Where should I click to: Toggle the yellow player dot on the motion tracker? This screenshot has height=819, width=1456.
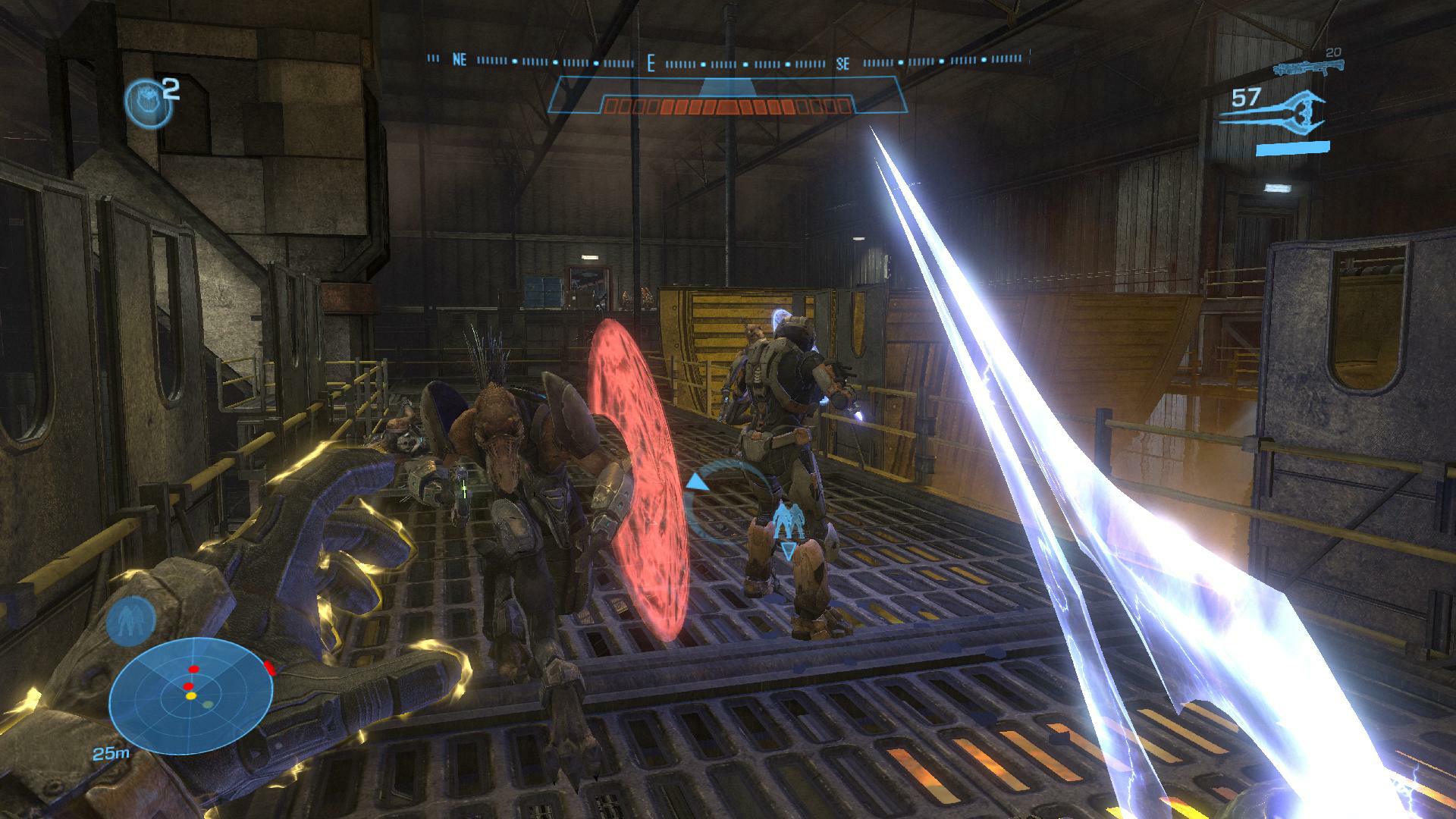click(x=190, y=696)
